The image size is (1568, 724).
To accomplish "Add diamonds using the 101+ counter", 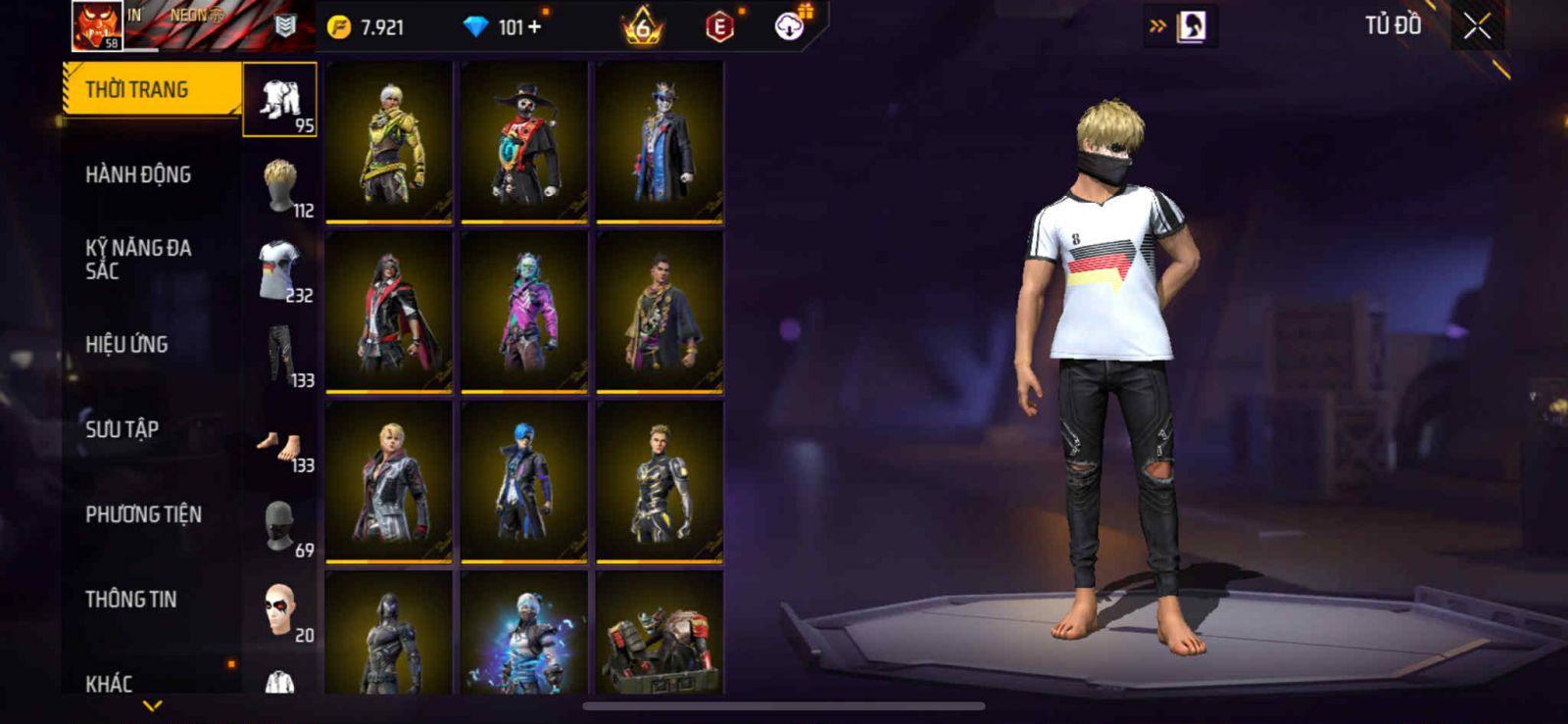I will coord(504,27).
